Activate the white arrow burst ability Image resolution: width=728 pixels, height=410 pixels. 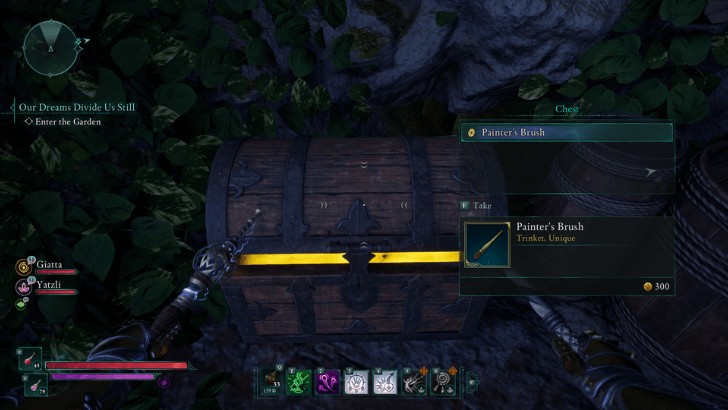tap(385, 381)
